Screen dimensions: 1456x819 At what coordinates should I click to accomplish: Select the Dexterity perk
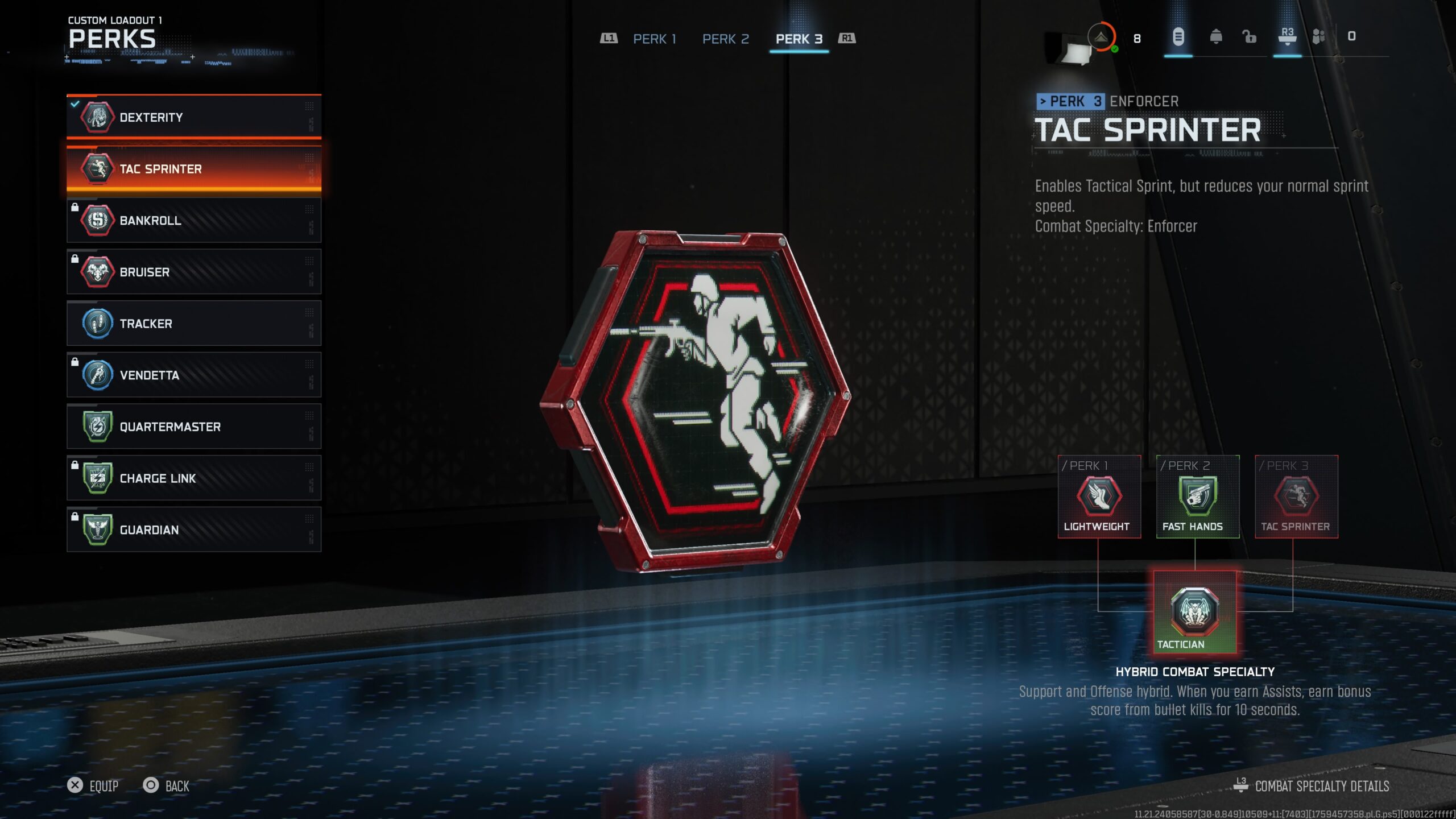point(193,117)
